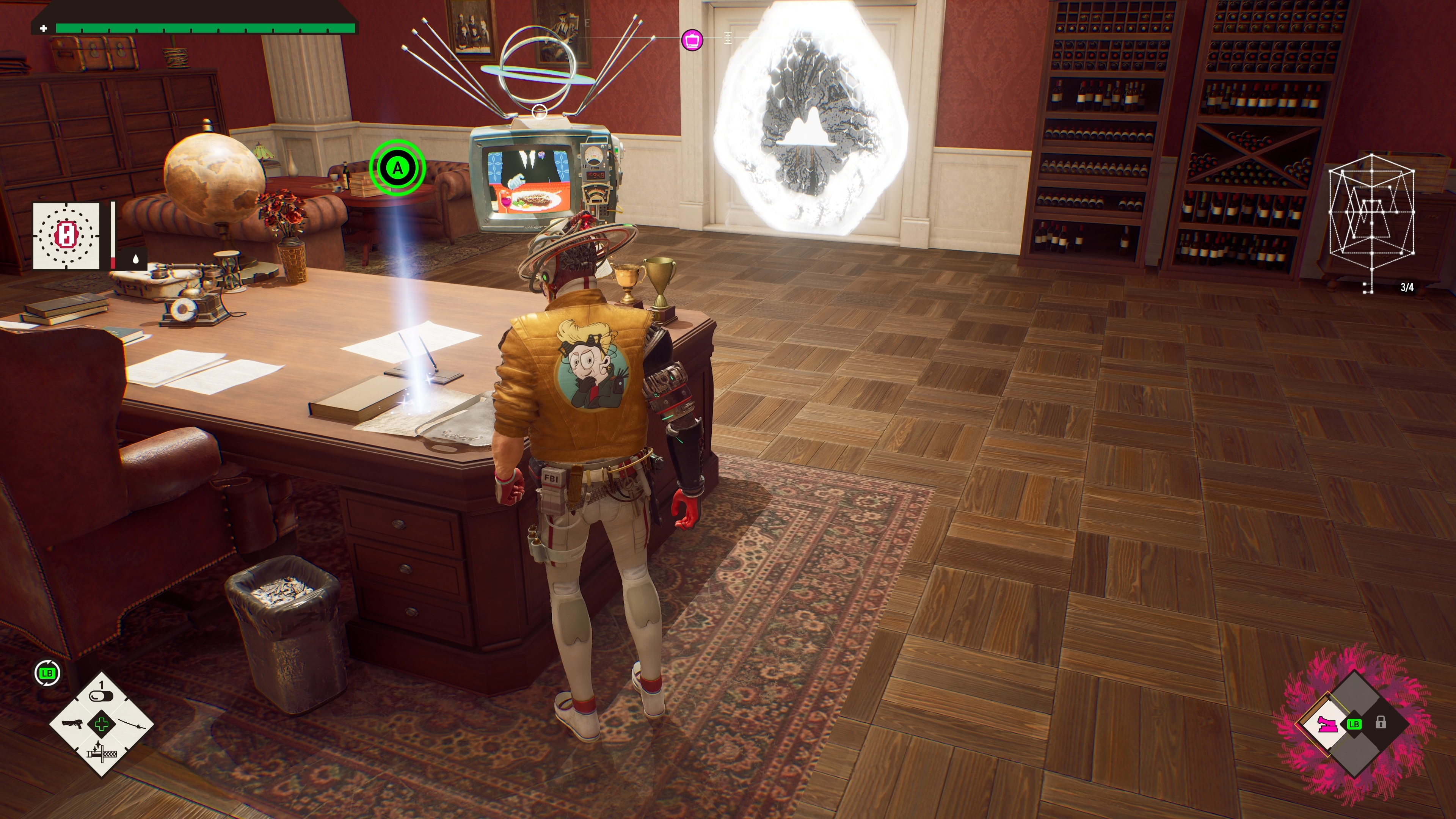Click the pink TV compass marker
Image resolution: width=1456 pixels, height=819 pixels.
(692, 40)
